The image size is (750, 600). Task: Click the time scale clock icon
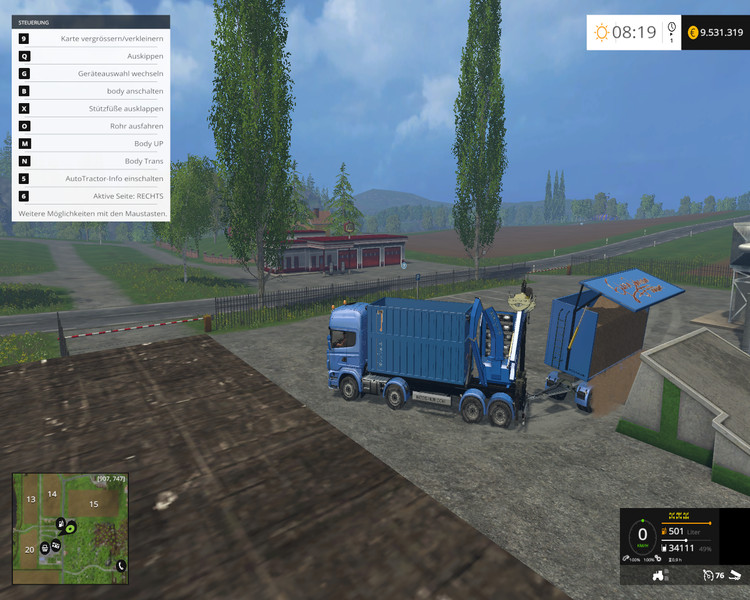pos(671,30)
